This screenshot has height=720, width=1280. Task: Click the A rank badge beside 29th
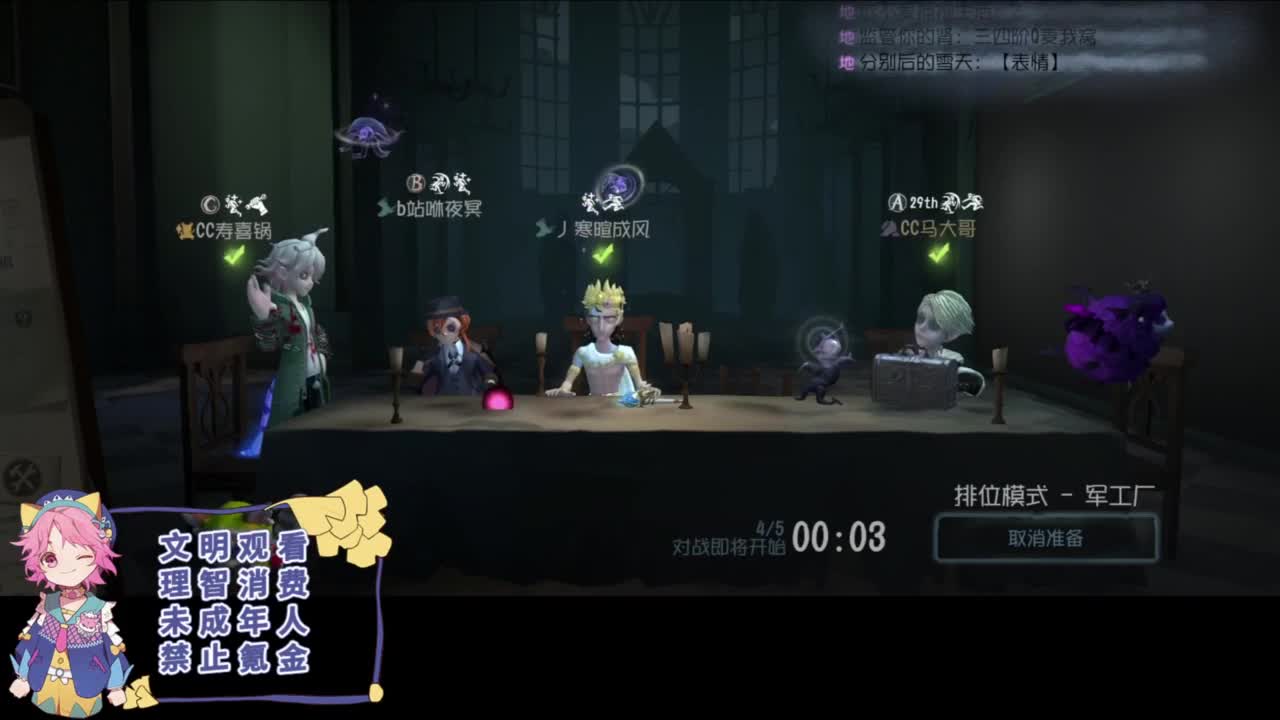pos(898,201)
